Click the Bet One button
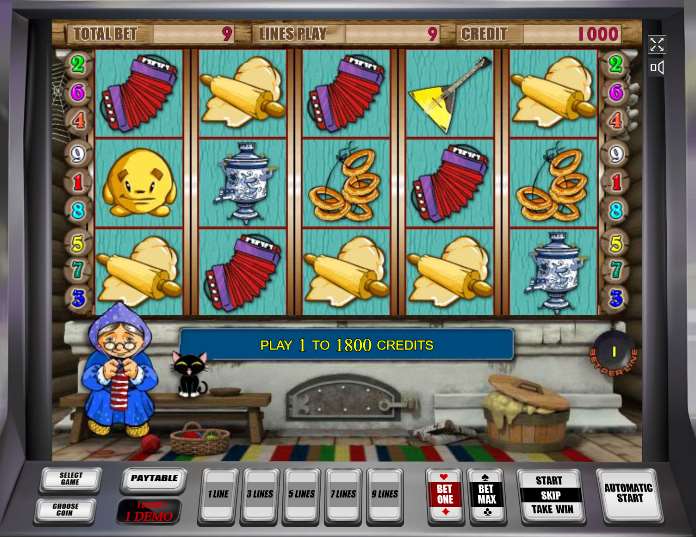Viewport: 696px width, 537px height. point(445,495)
